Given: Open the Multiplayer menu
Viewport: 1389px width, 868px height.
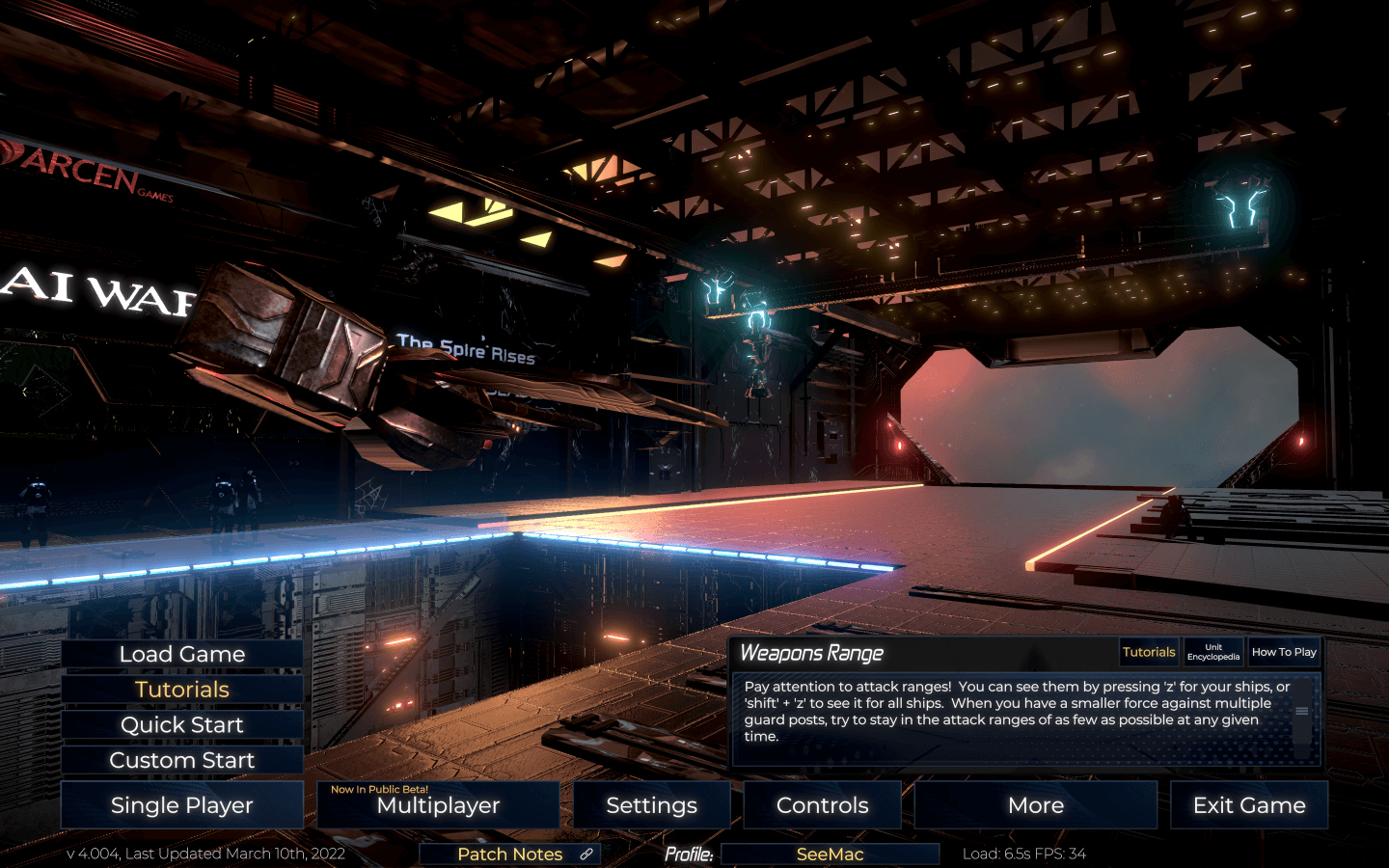Looking at the screenshot, I should [438, 805].
